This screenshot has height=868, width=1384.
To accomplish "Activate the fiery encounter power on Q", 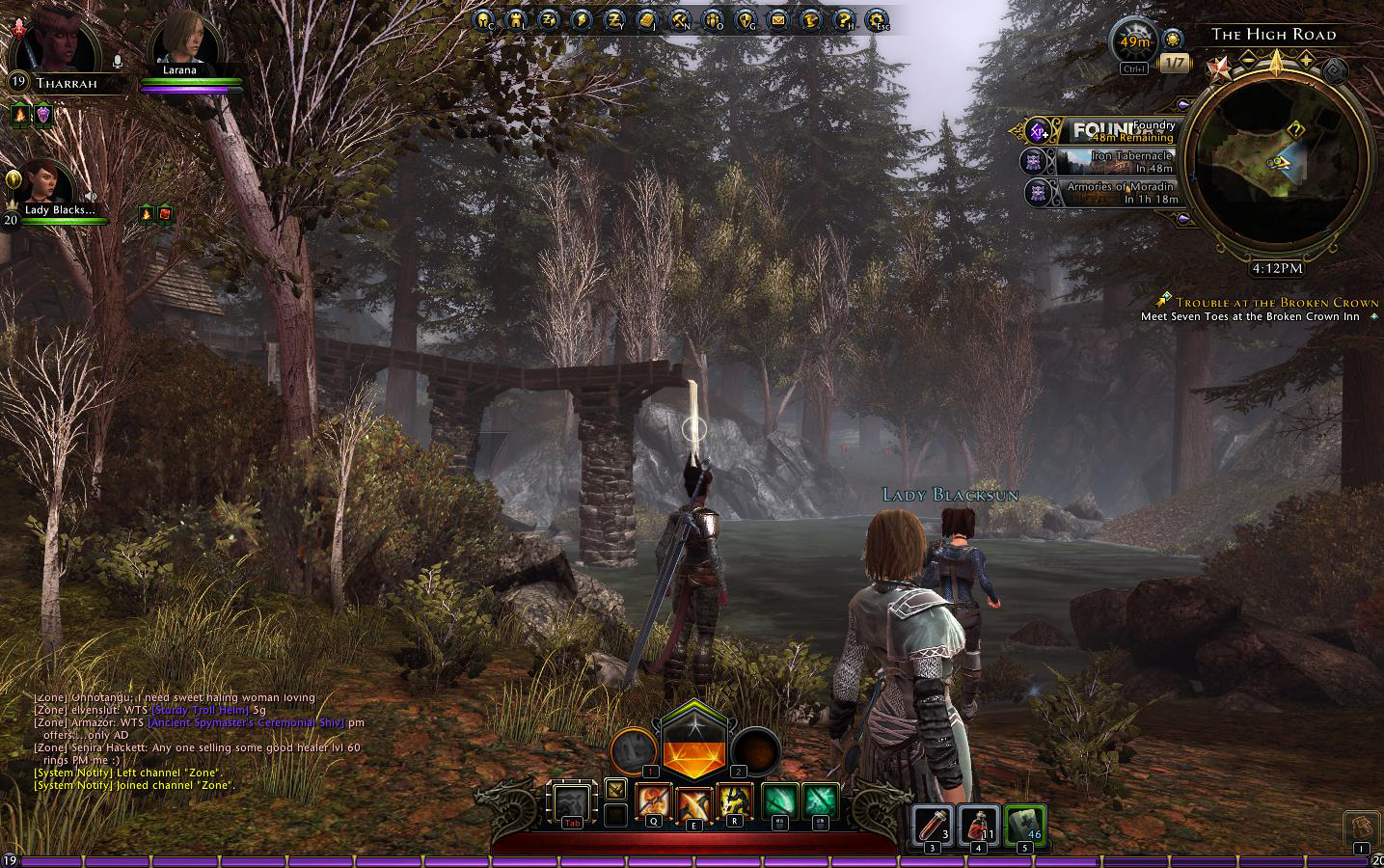I will click(653, 802).
